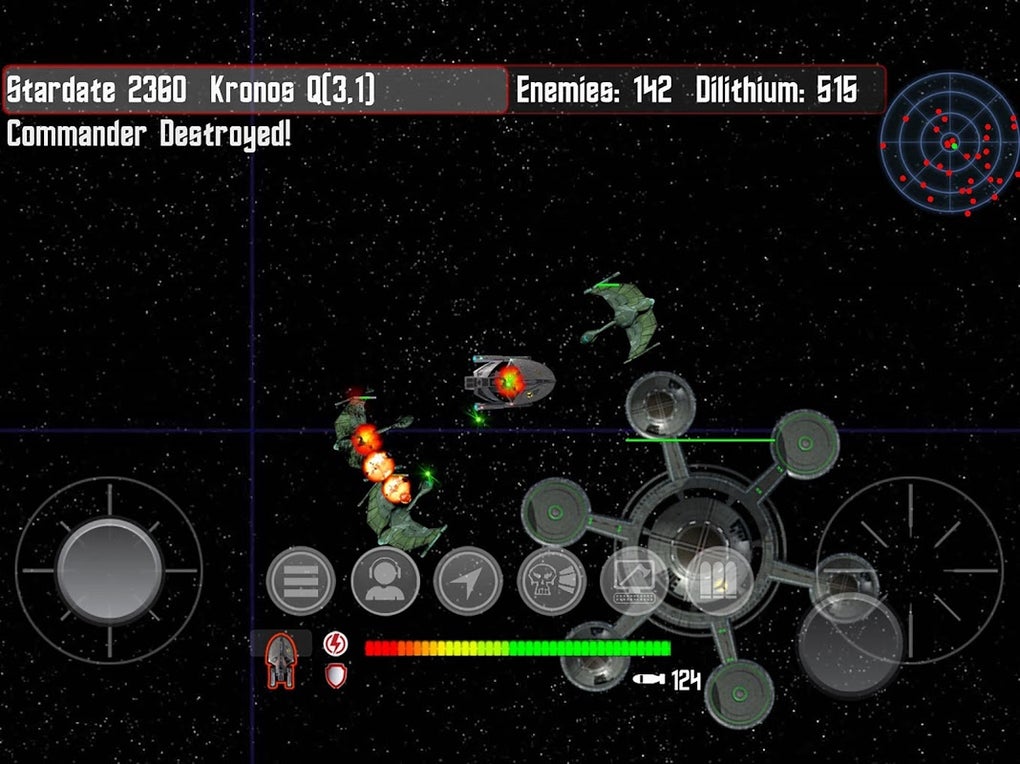
Task: Open the hamburger menu button
Action: (x=301, y=581)
